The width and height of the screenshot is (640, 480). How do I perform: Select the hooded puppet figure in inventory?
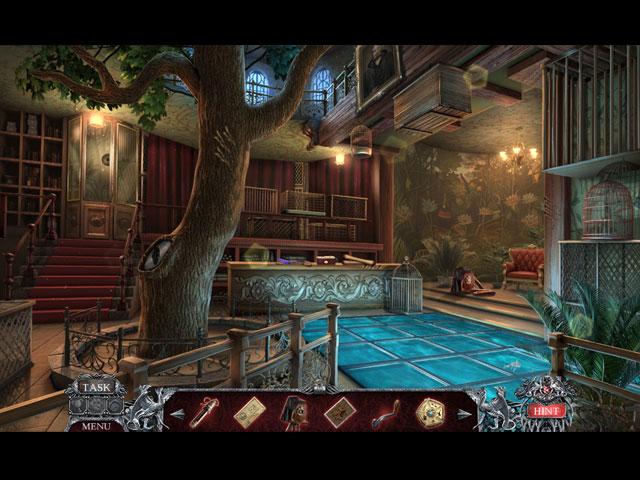click(x=294, y=411)
